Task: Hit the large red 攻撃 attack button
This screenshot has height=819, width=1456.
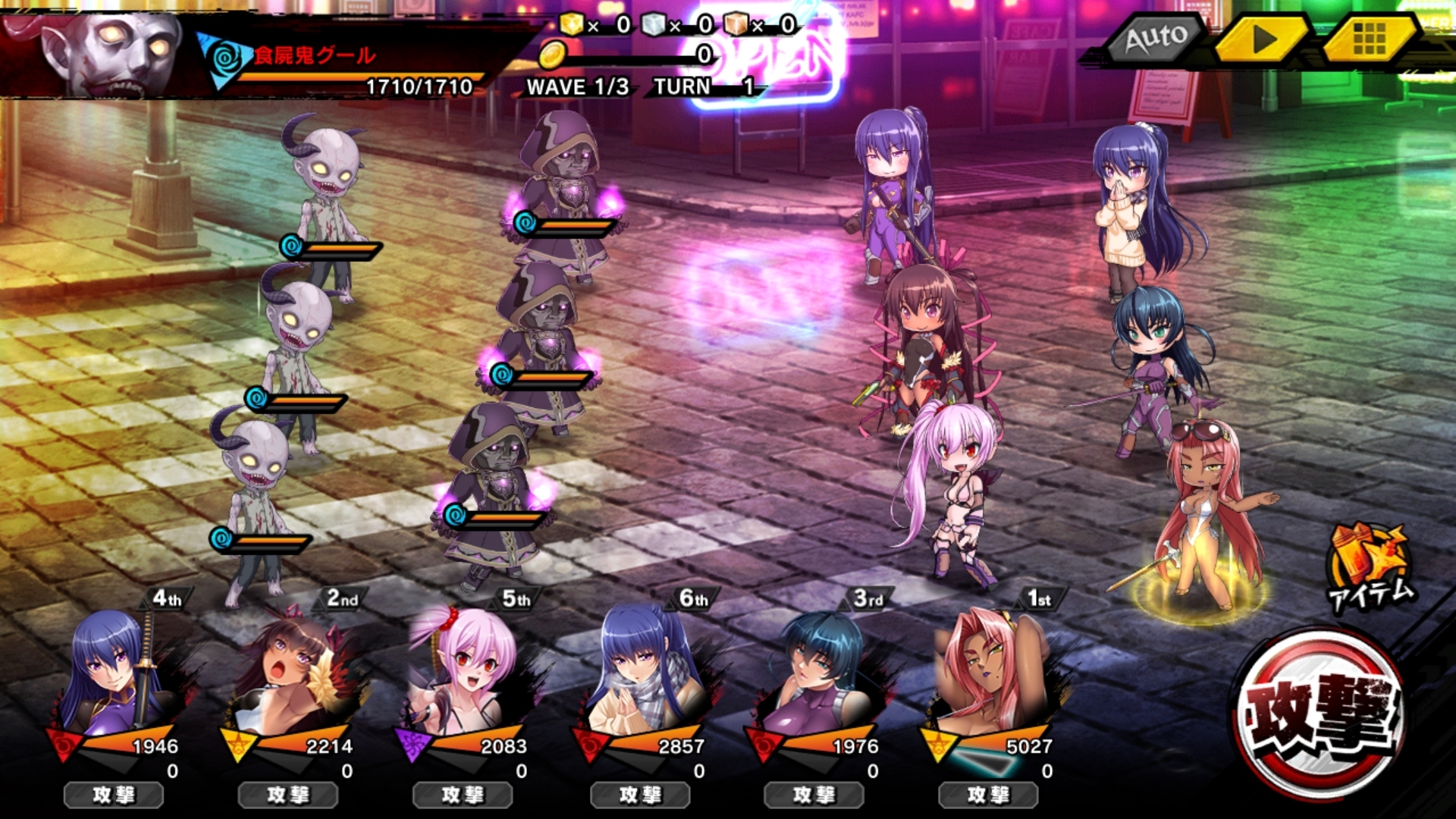Action: [1319, 714]
